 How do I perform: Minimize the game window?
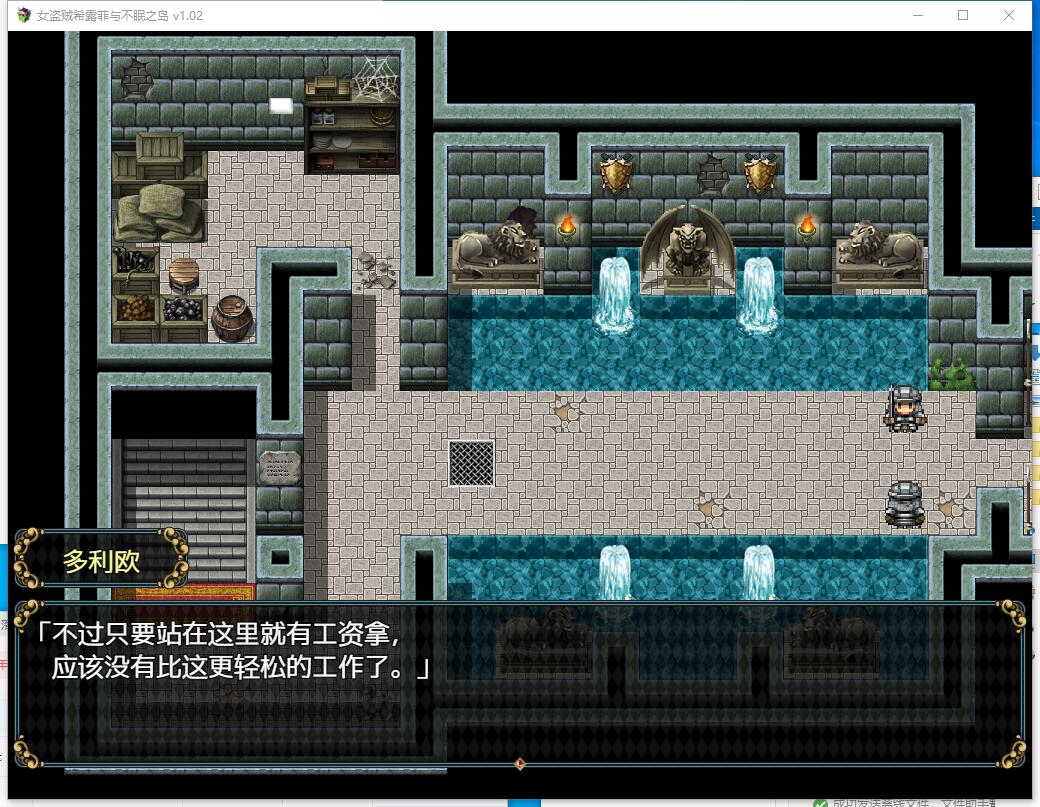918,15
